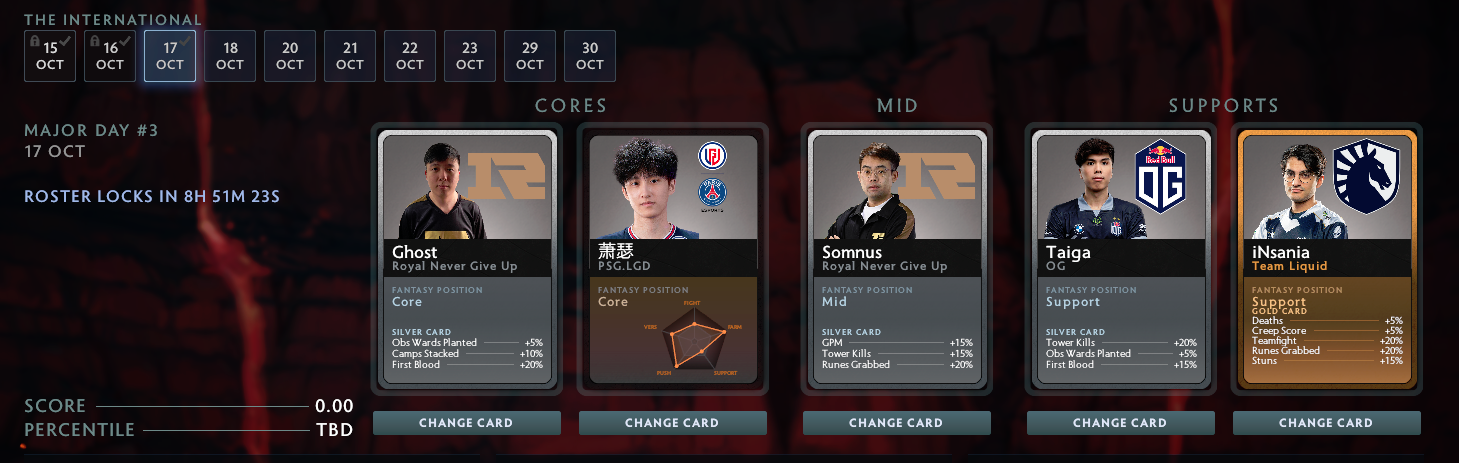The height and width of the screenshot is (463, 1459).
Task: Open the 29 OCT day tab
Action: 530,56
